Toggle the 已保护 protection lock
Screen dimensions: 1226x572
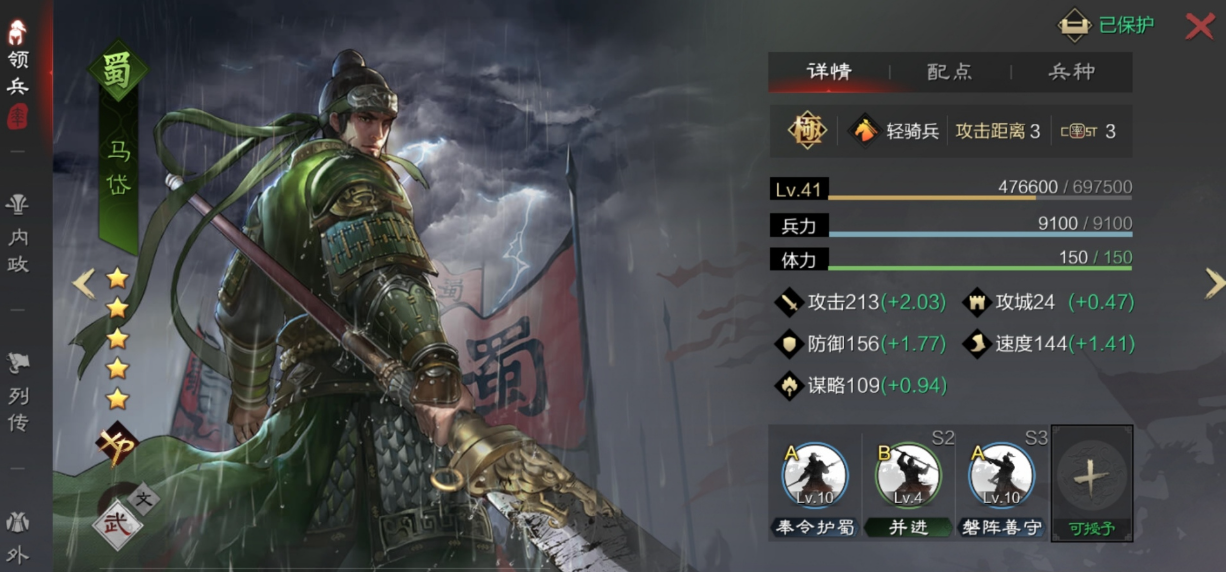click(1106, 25)
